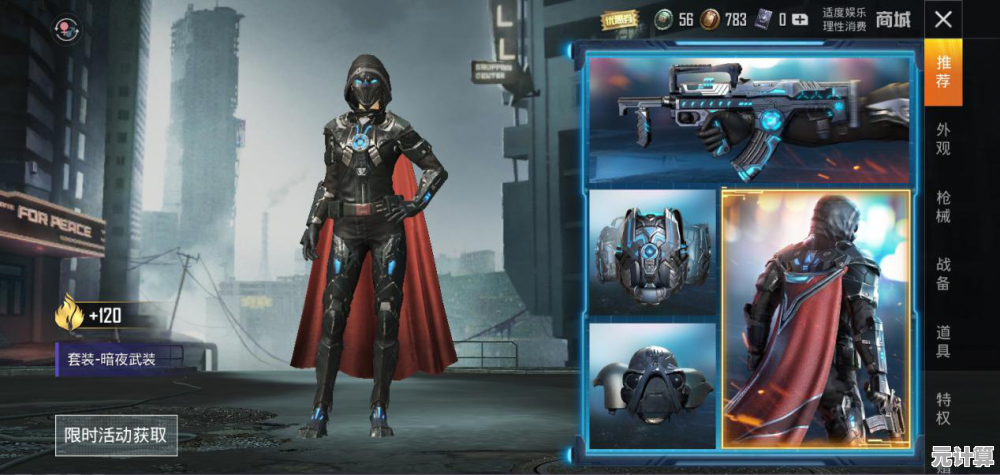Screen dimensions: 1000x475
Task: Add currency with the plus button
Action: [x=799, y=19]
